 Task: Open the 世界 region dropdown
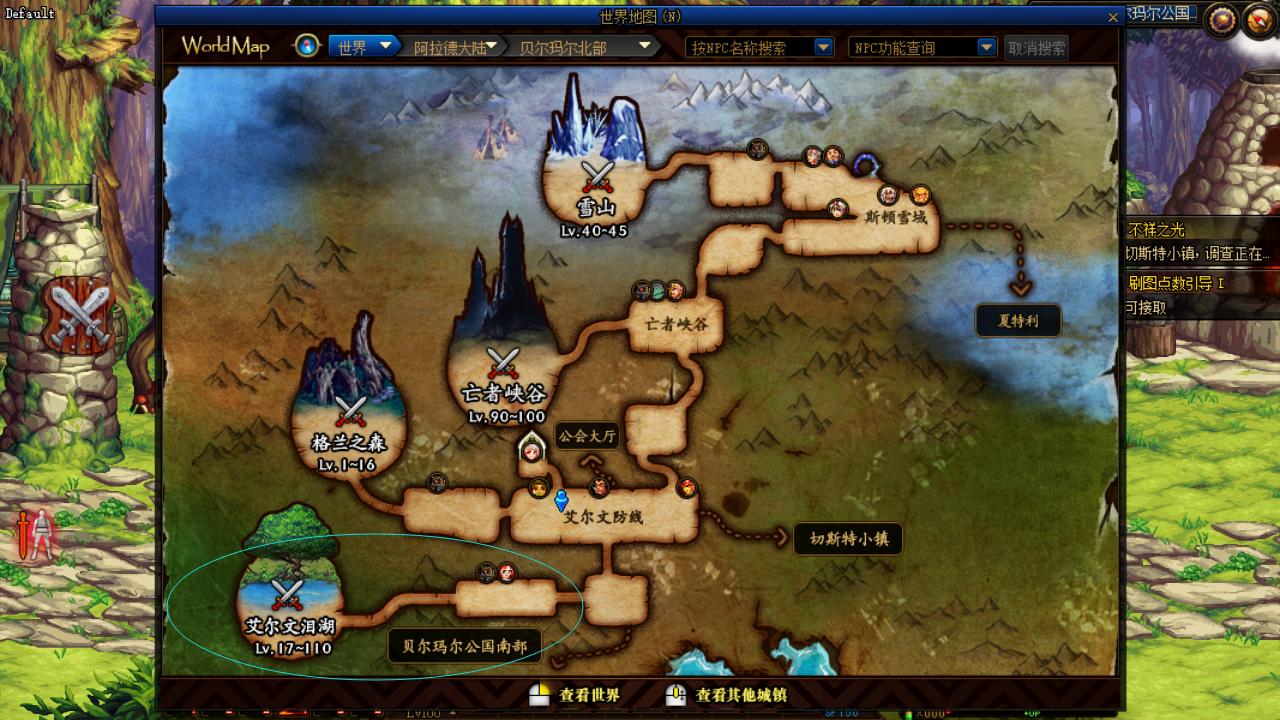[381, 47]
